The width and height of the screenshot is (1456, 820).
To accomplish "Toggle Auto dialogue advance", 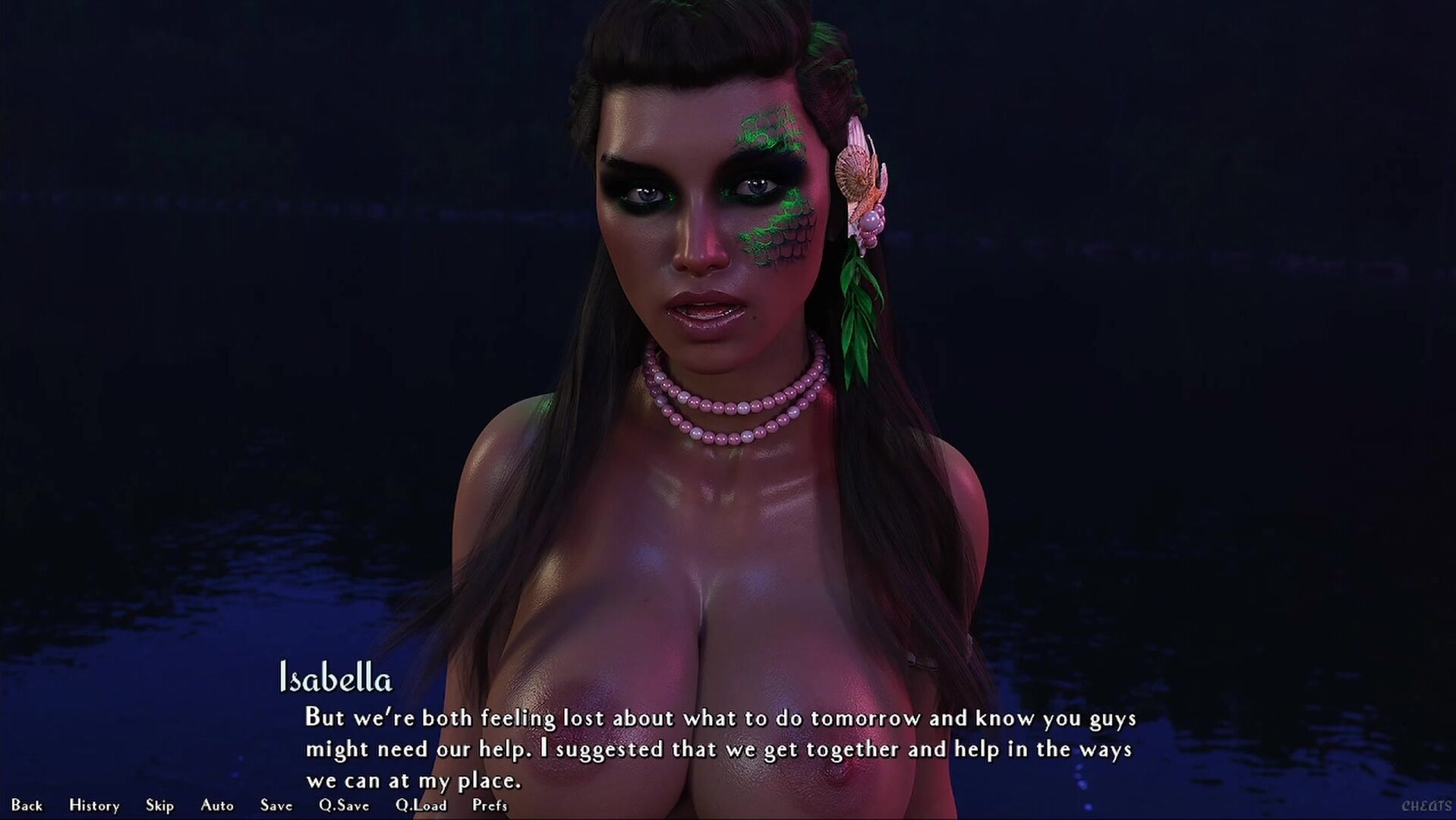I will 217,806.
